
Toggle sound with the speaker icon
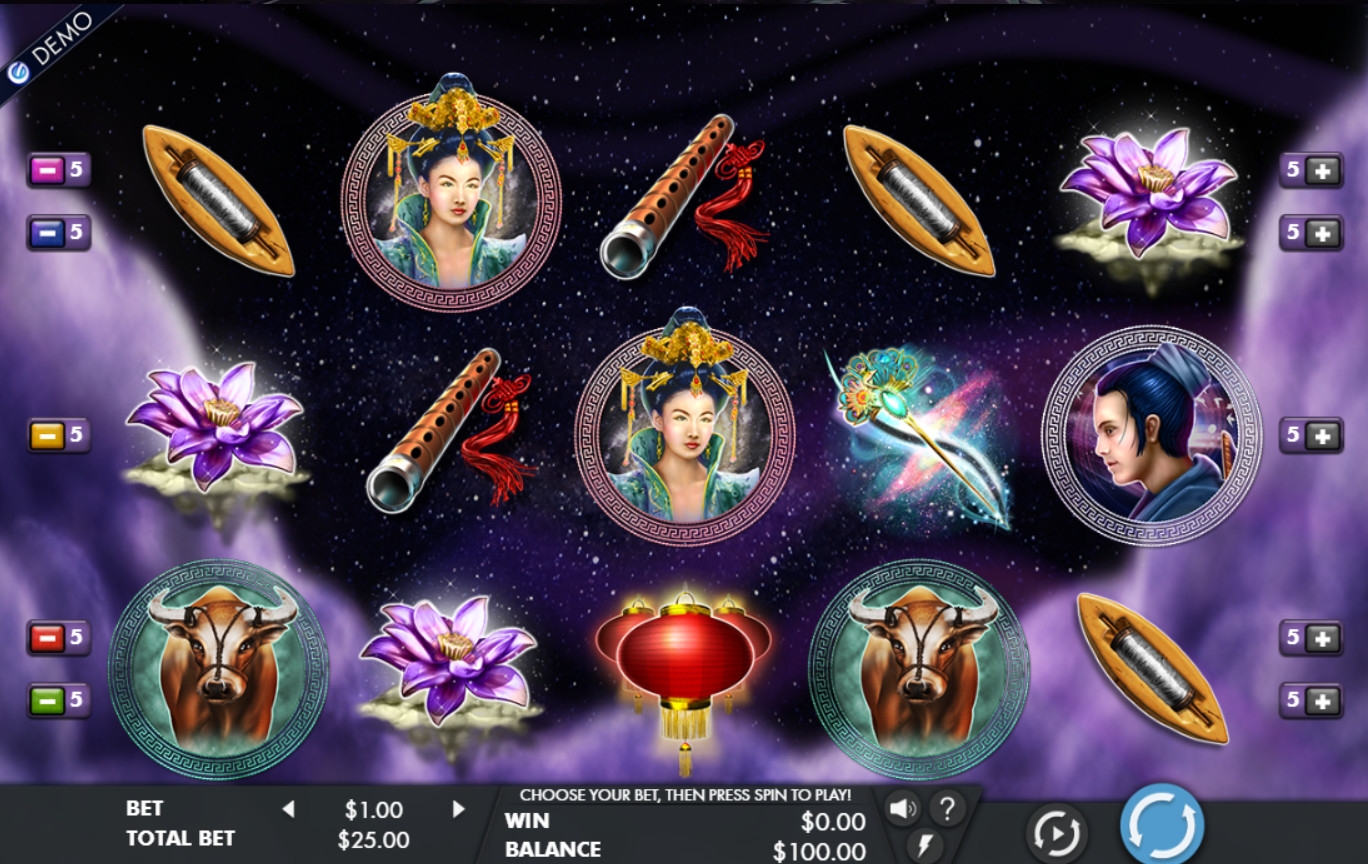[x=903, y=808]
